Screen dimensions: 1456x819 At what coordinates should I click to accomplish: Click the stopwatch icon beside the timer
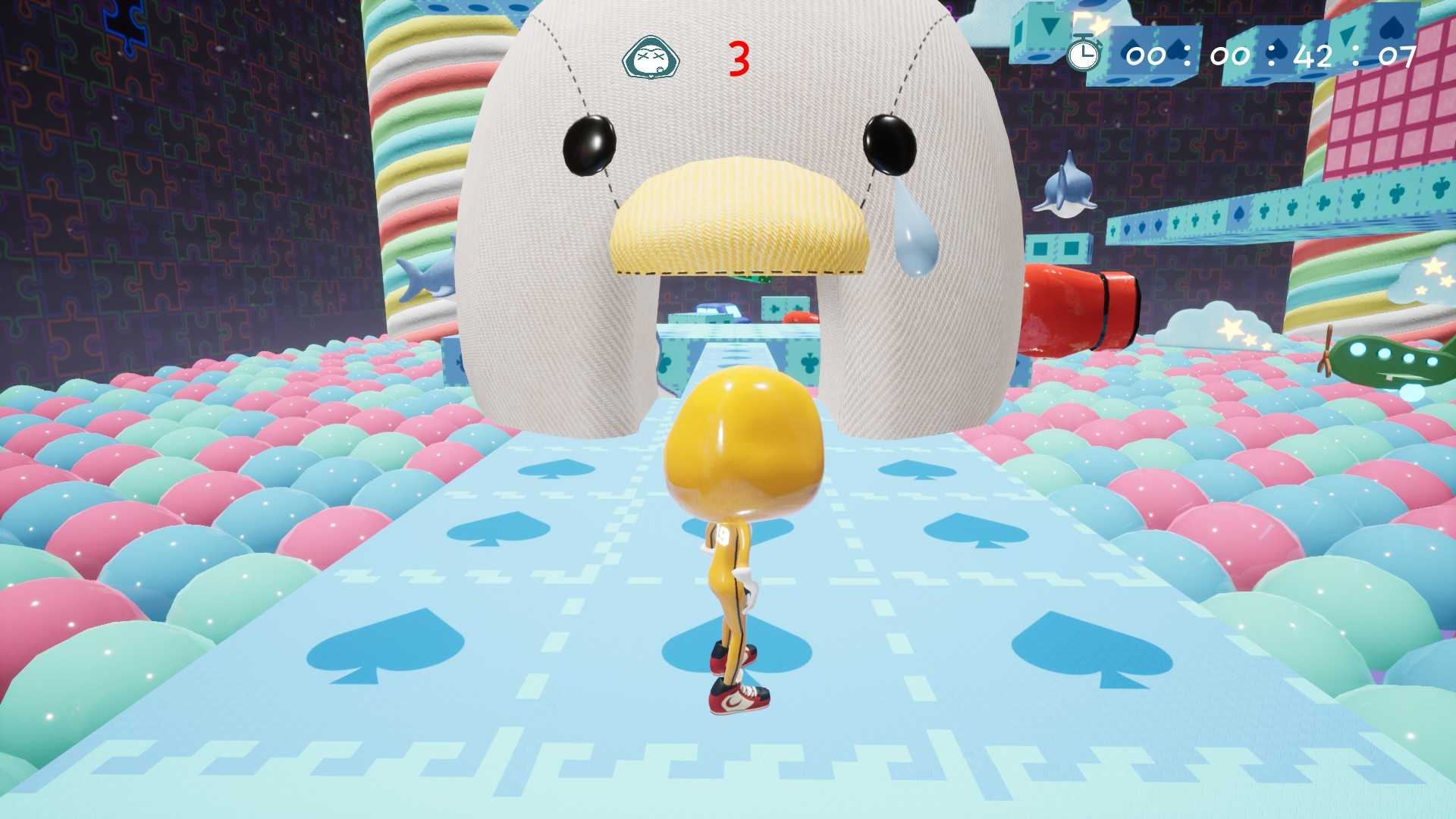pos(1083,55)
